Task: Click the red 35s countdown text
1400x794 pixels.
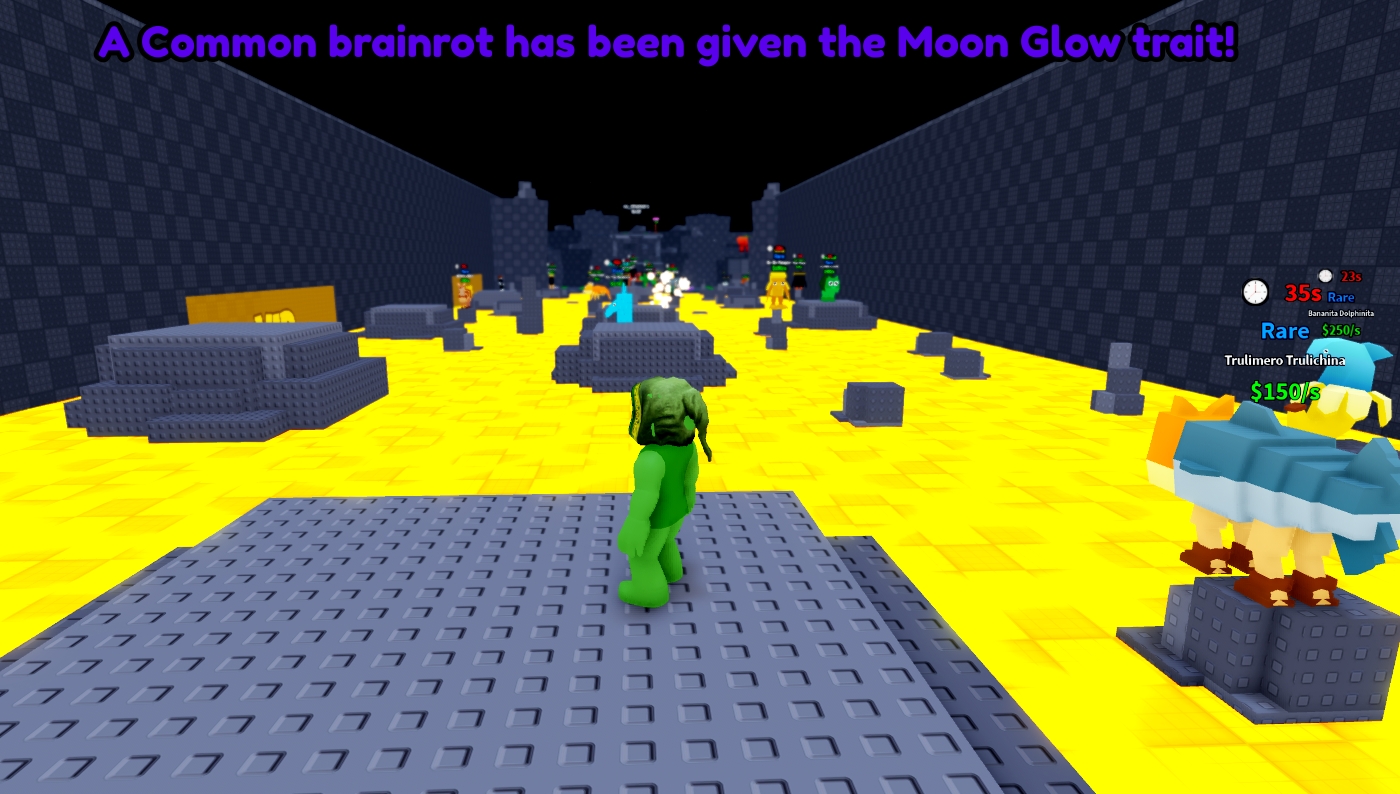Action: (1303, 294)
